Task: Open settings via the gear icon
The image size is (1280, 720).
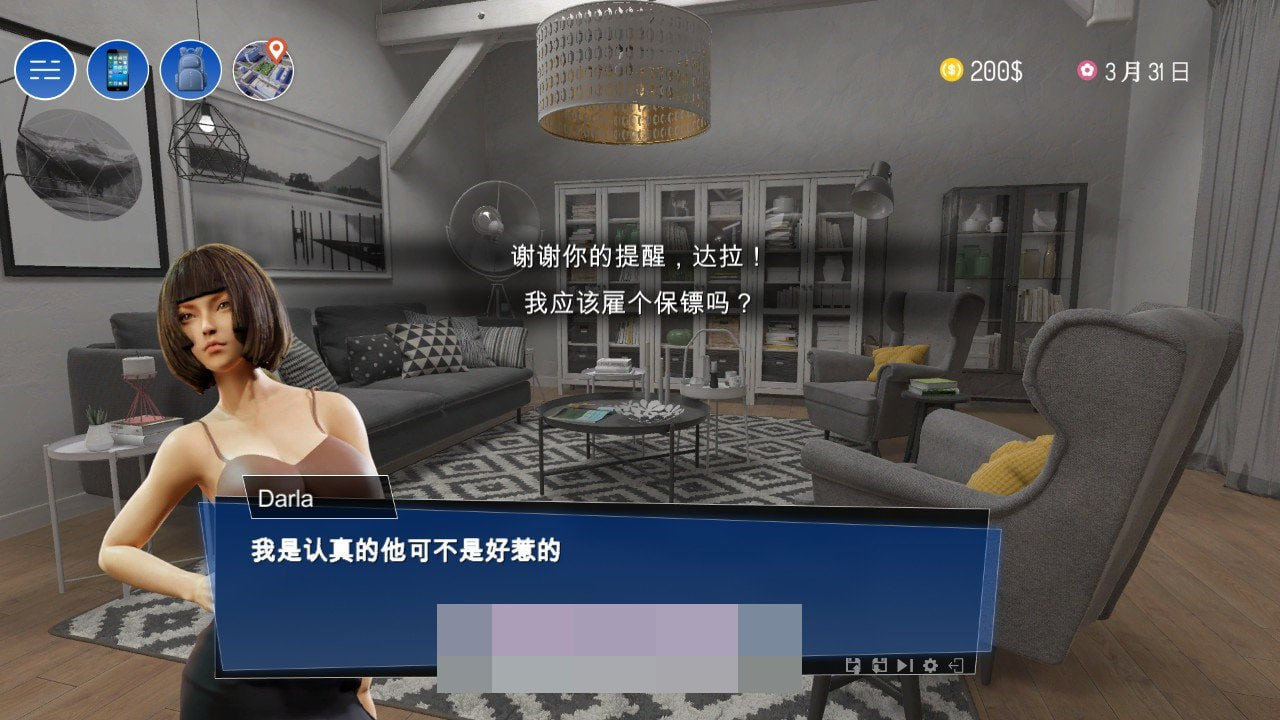Action: 930,665
